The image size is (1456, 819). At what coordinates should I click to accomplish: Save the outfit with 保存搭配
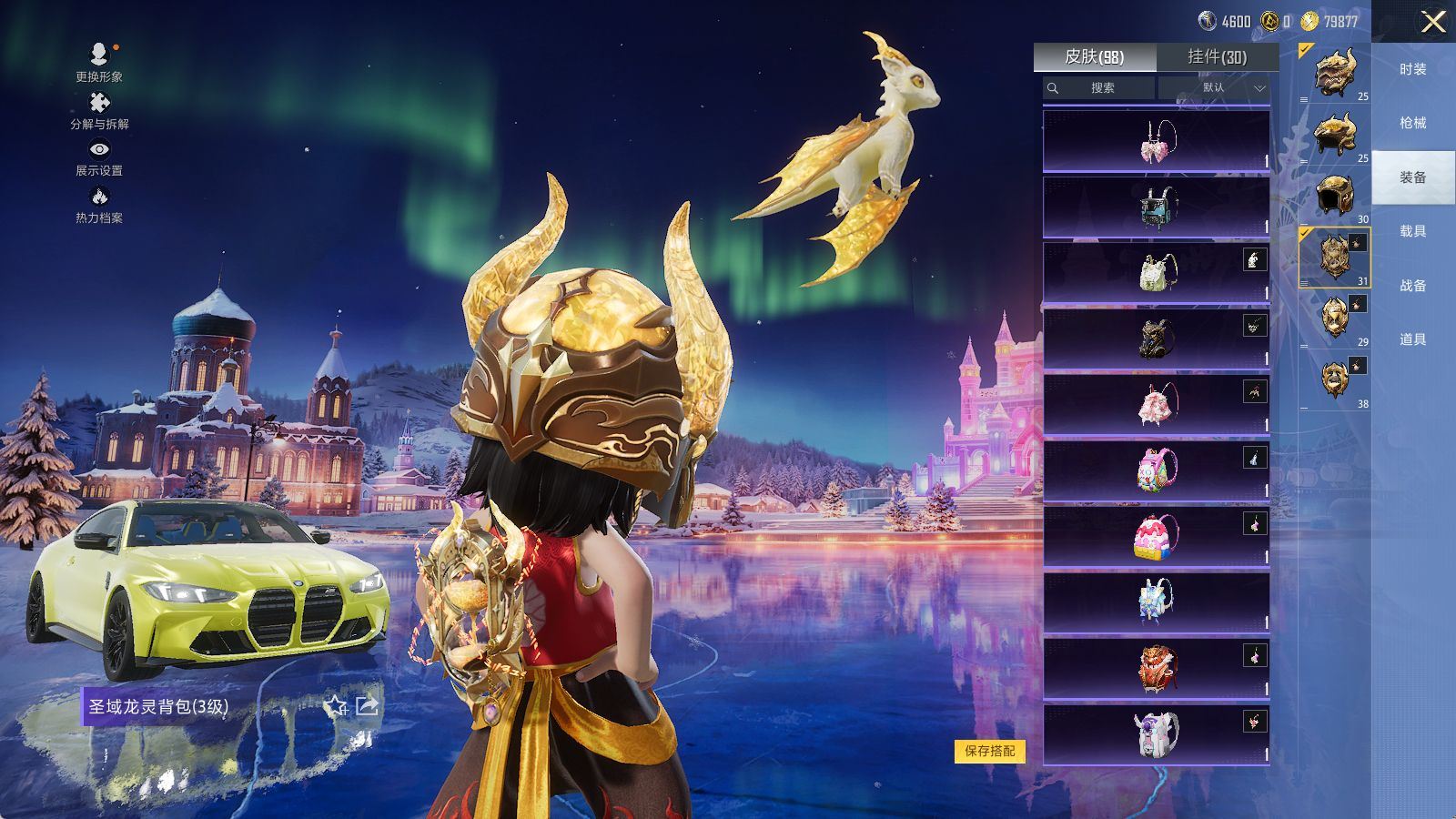pos(989,751)
